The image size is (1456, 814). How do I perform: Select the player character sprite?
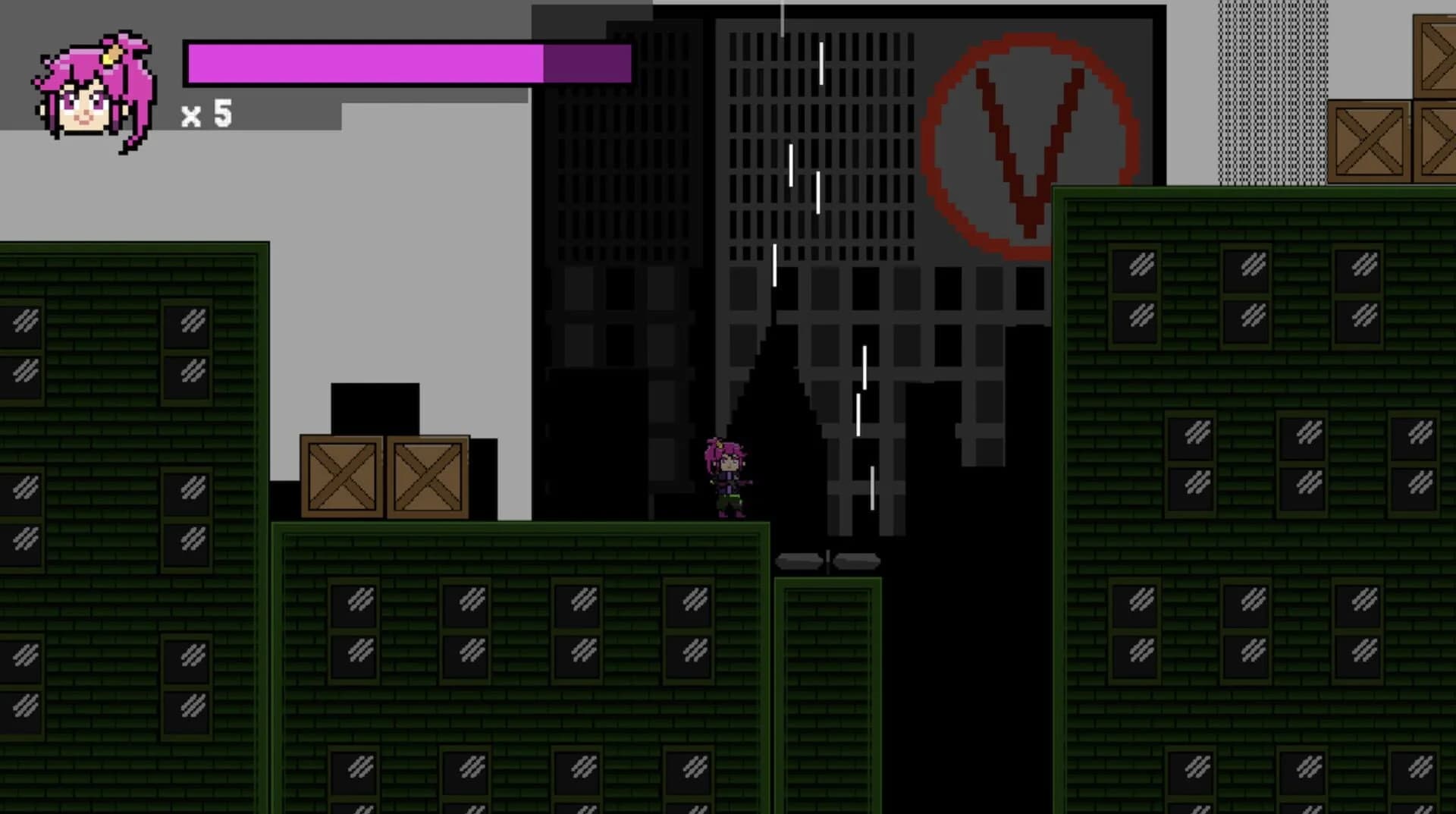(726, 478)
